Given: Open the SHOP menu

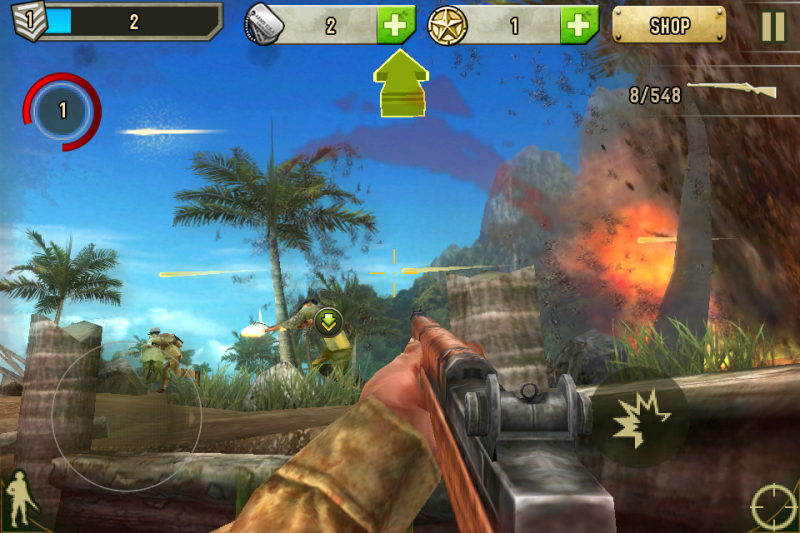Looking at the screenshot, I should (x=669, y=24).
